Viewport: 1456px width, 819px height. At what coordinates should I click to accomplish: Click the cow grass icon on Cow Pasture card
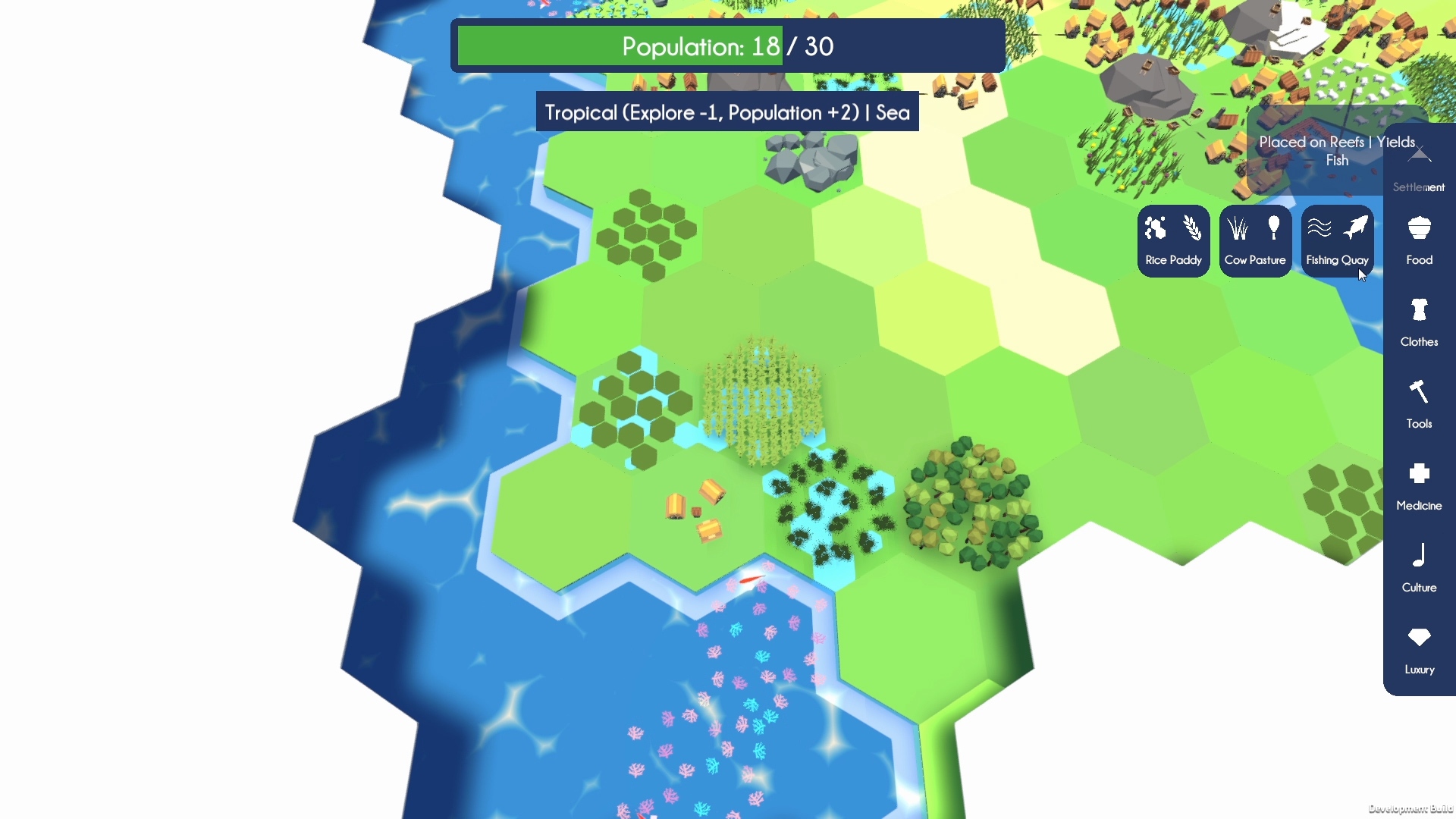[1237, 227]
